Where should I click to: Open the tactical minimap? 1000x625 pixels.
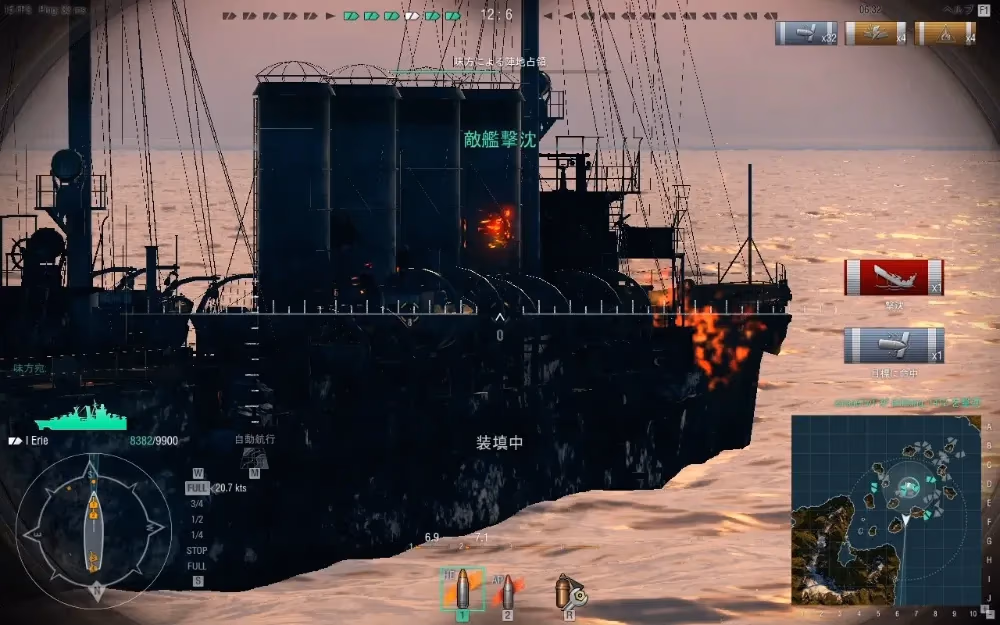[x=885, y=510]
